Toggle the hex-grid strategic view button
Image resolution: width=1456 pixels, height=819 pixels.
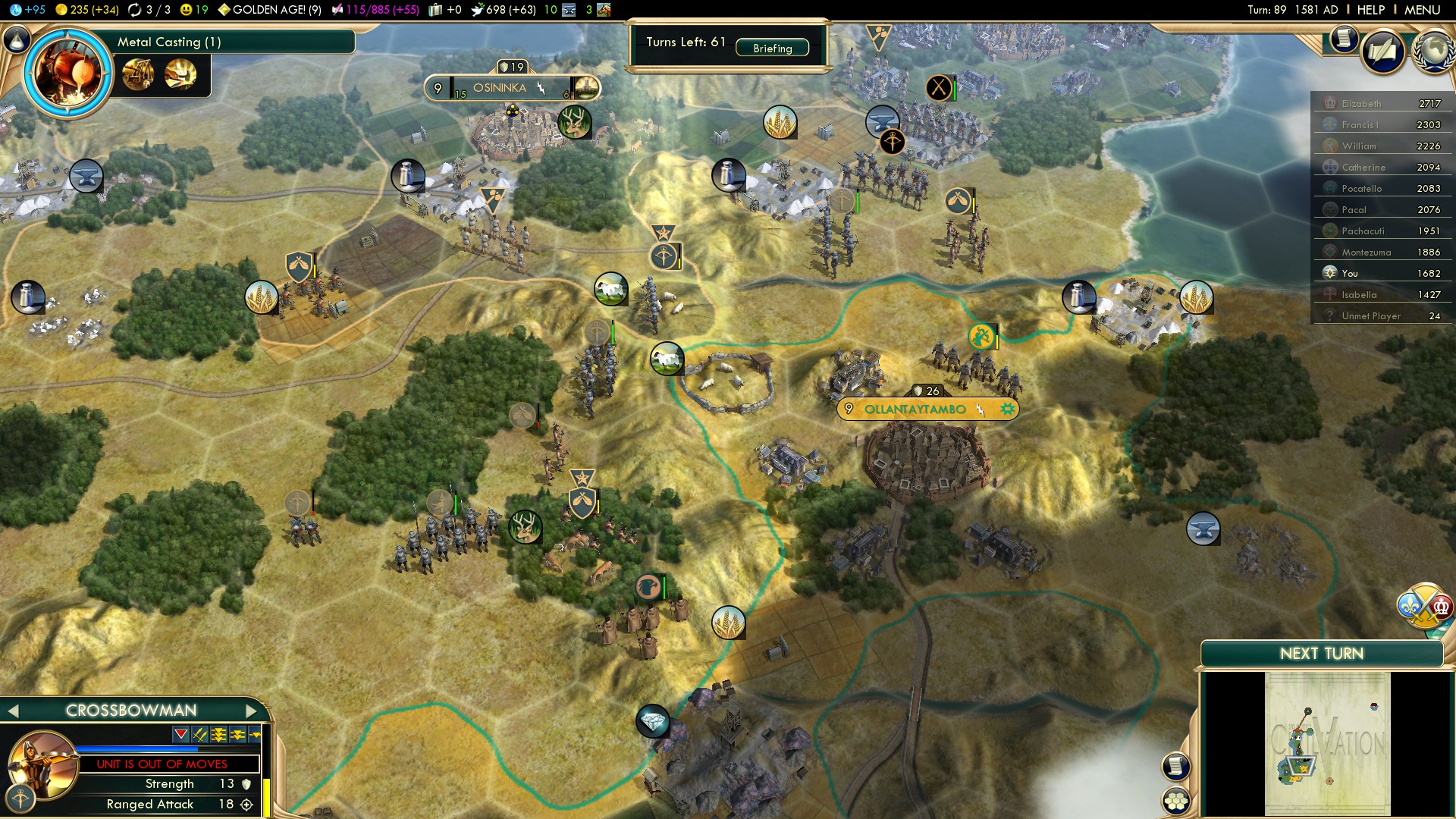point(1176,801)
